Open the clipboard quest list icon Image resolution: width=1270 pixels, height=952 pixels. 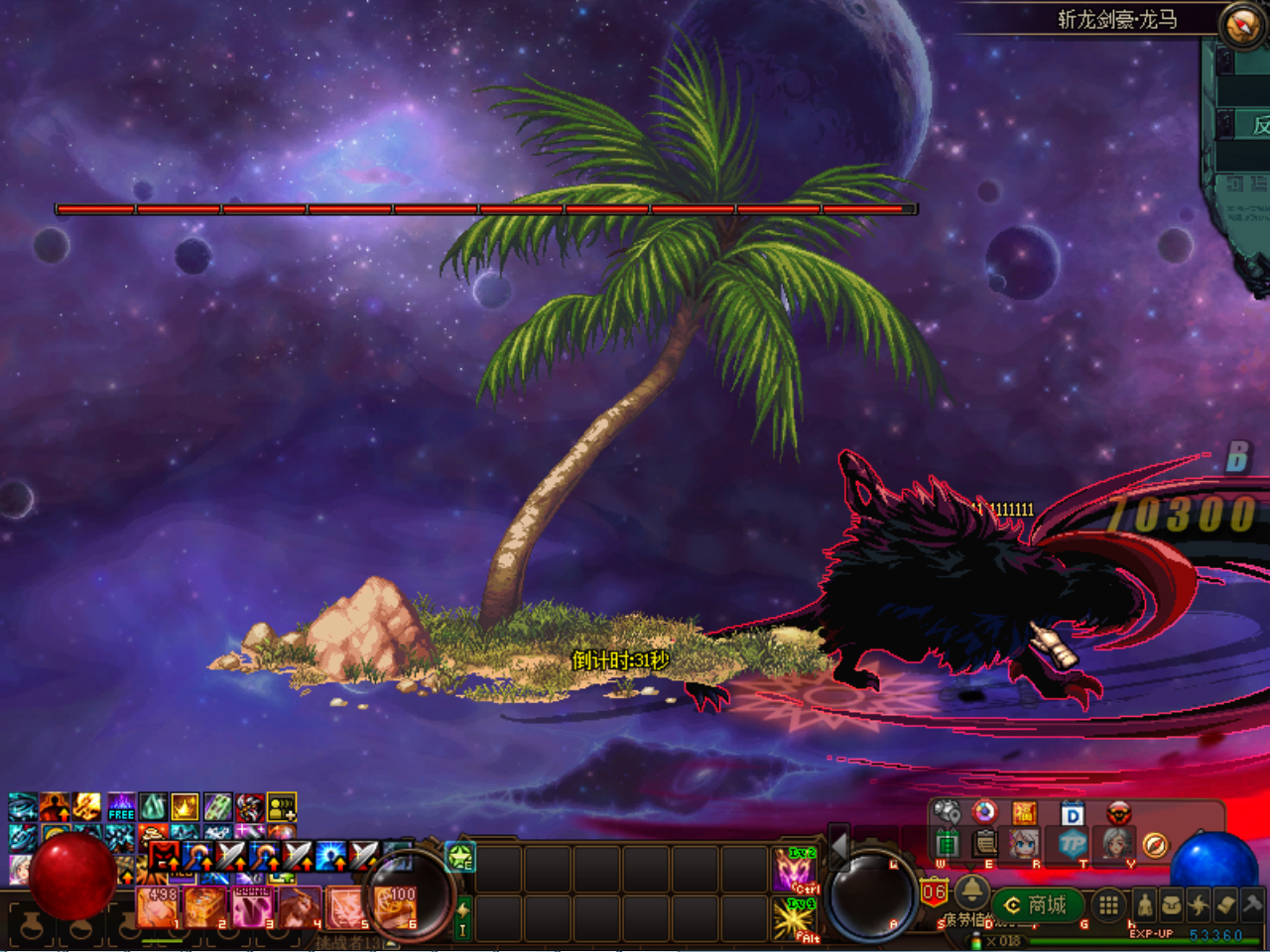985,844
